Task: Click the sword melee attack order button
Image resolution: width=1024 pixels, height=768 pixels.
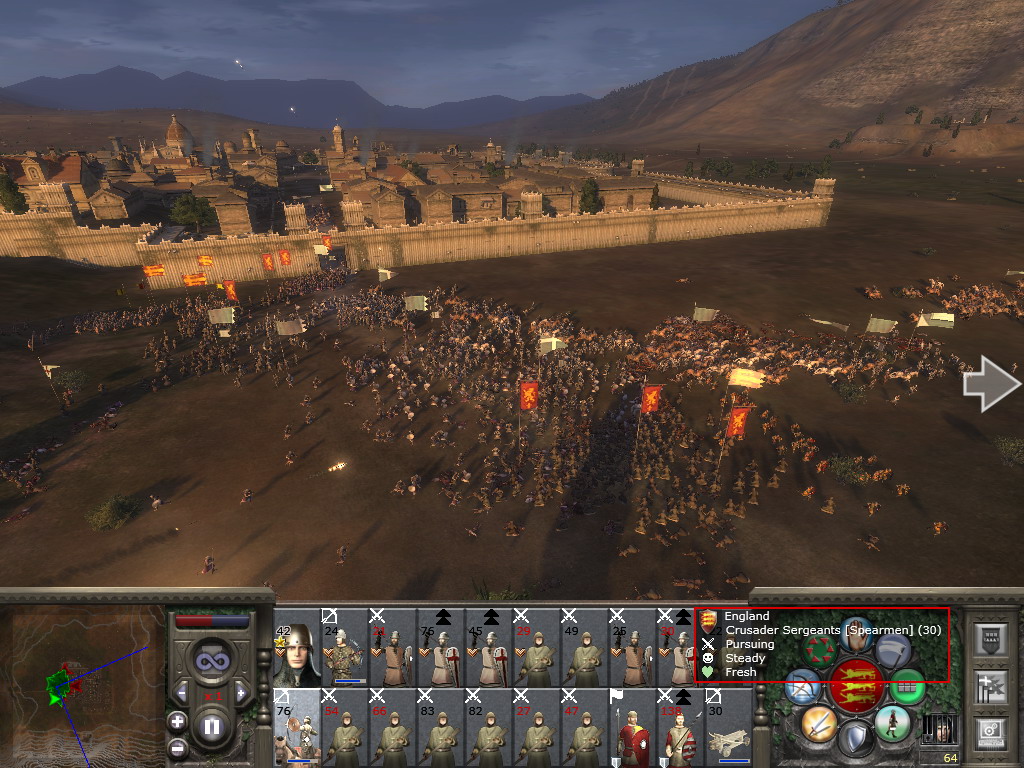Action: pos(818,722)
